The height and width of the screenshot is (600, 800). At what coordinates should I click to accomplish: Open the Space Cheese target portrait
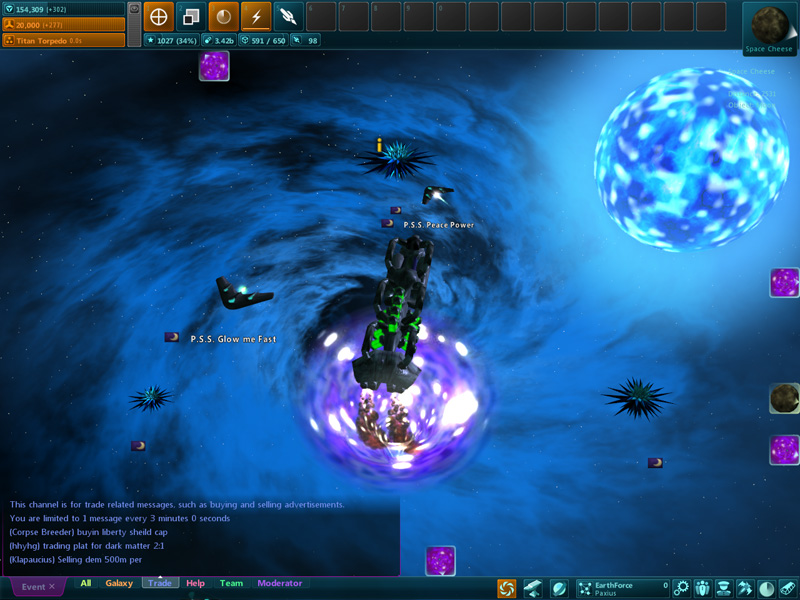pyautogui.click(x=769, y=26)
